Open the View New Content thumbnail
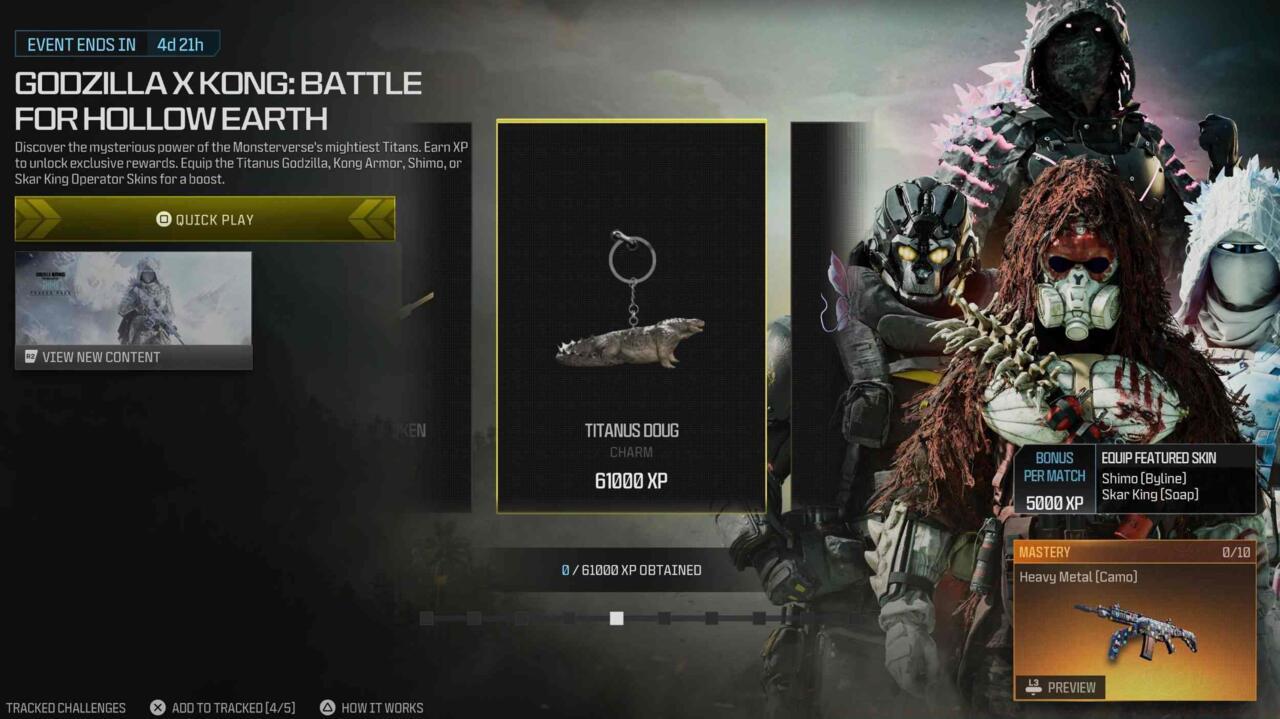This screenshot has width=1280, height=719. coord(133,310)
